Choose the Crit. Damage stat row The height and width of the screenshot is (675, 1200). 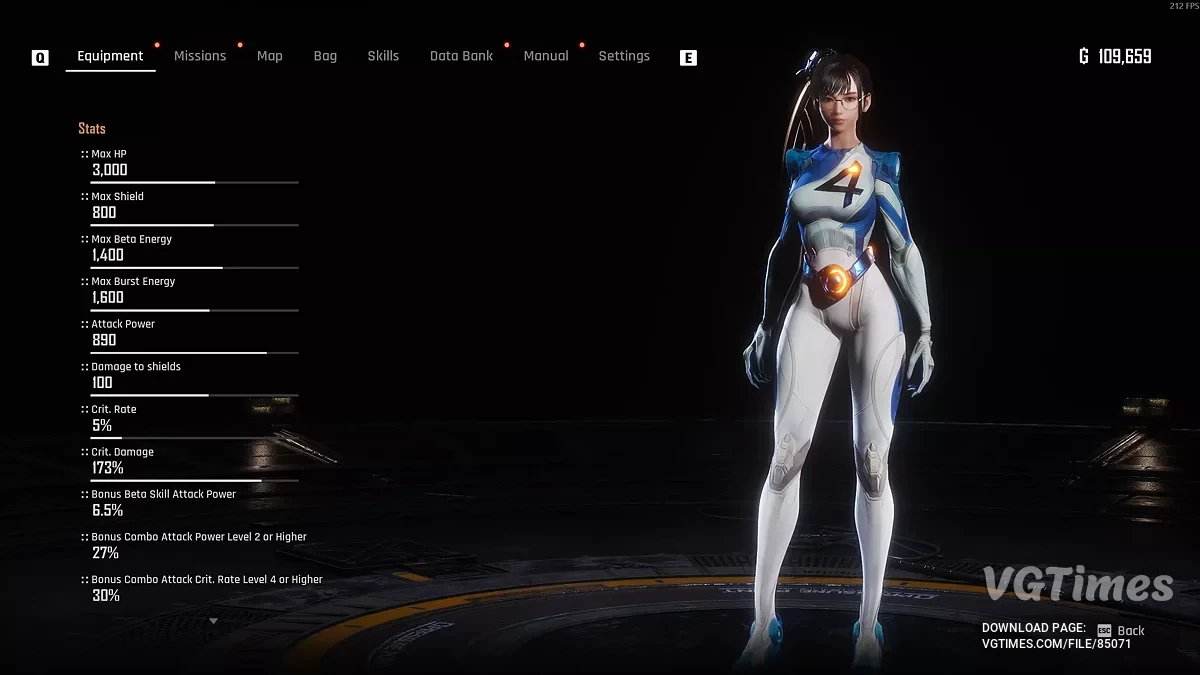[190, 461]
